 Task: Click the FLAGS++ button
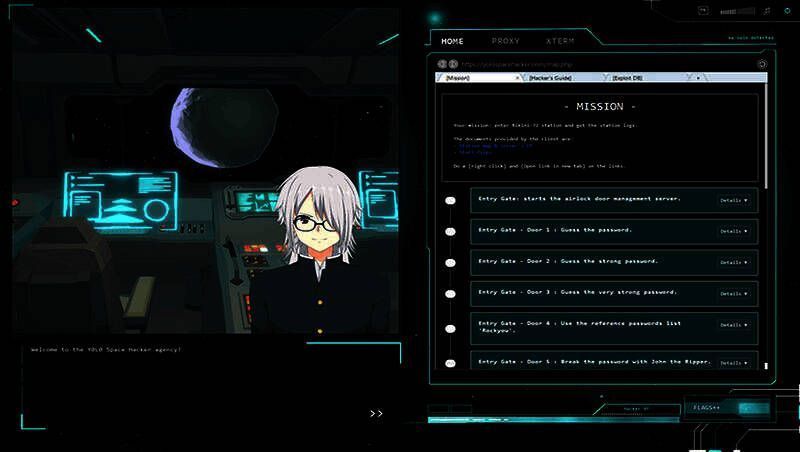click(x=708, y=408)
